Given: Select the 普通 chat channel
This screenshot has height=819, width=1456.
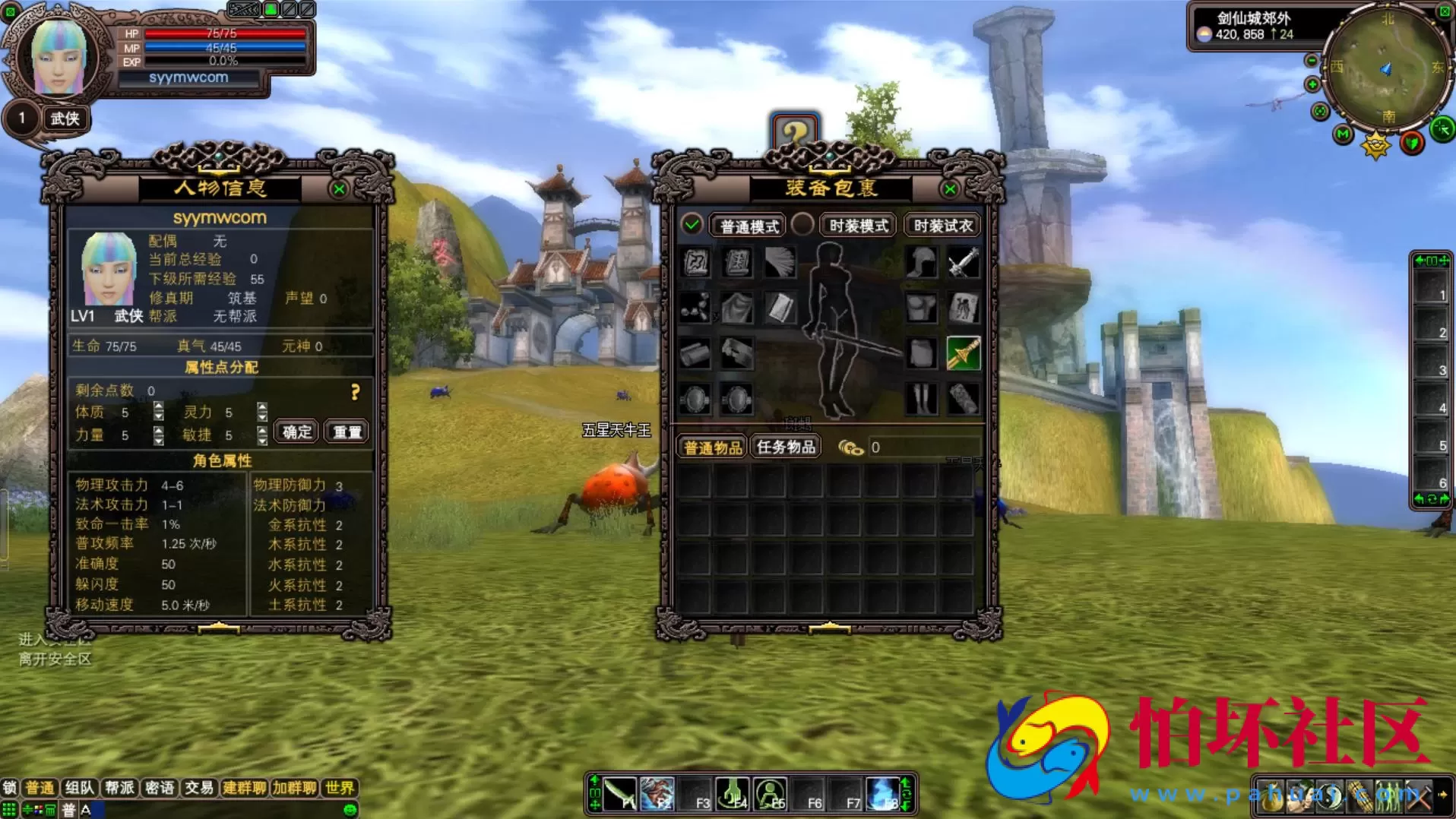Looking at the screenshot, I should tap(40, 788).
